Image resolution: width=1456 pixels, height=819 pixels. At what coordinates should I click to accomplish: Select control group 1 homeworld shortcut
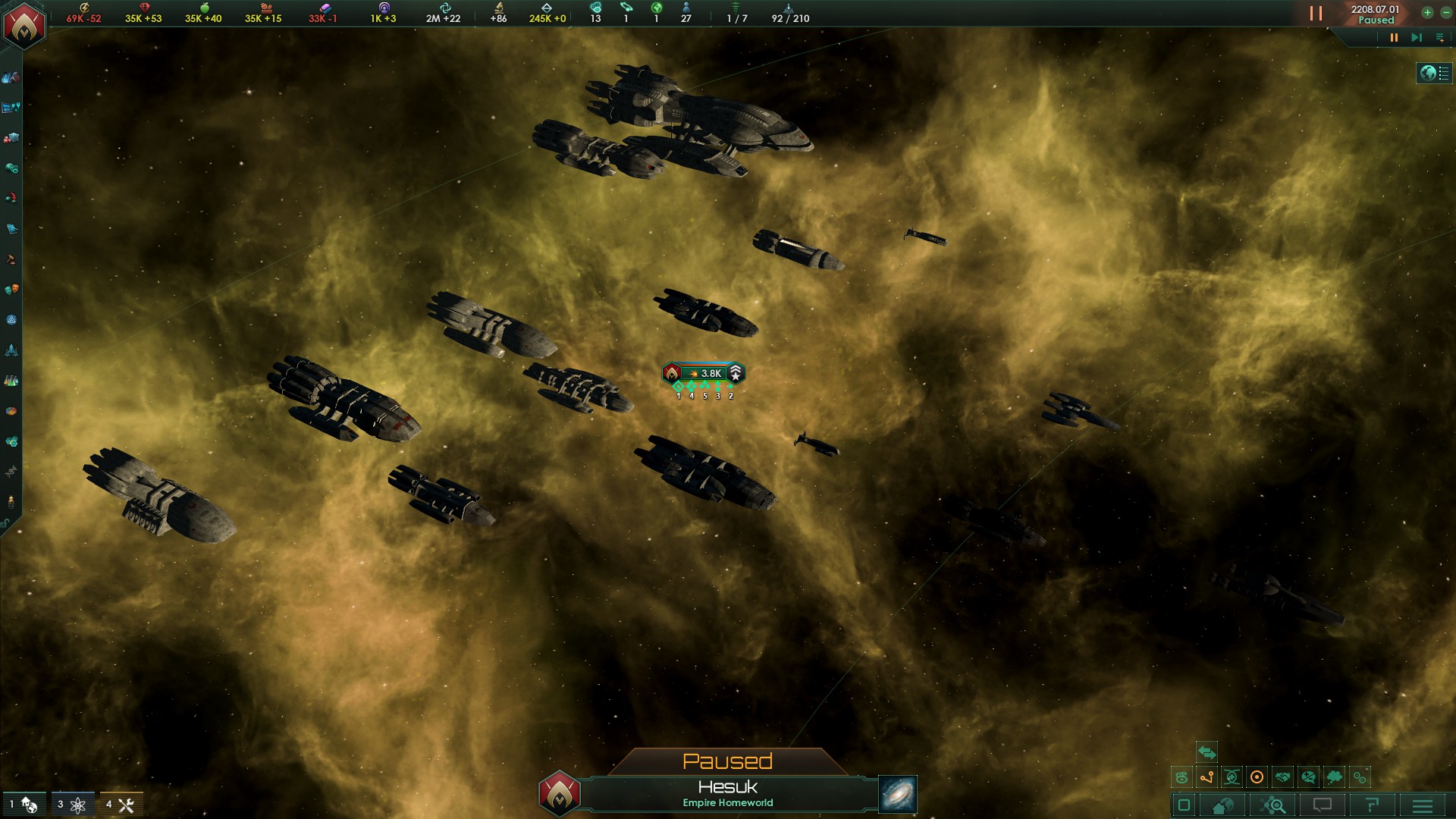click(x=24, y=805)
